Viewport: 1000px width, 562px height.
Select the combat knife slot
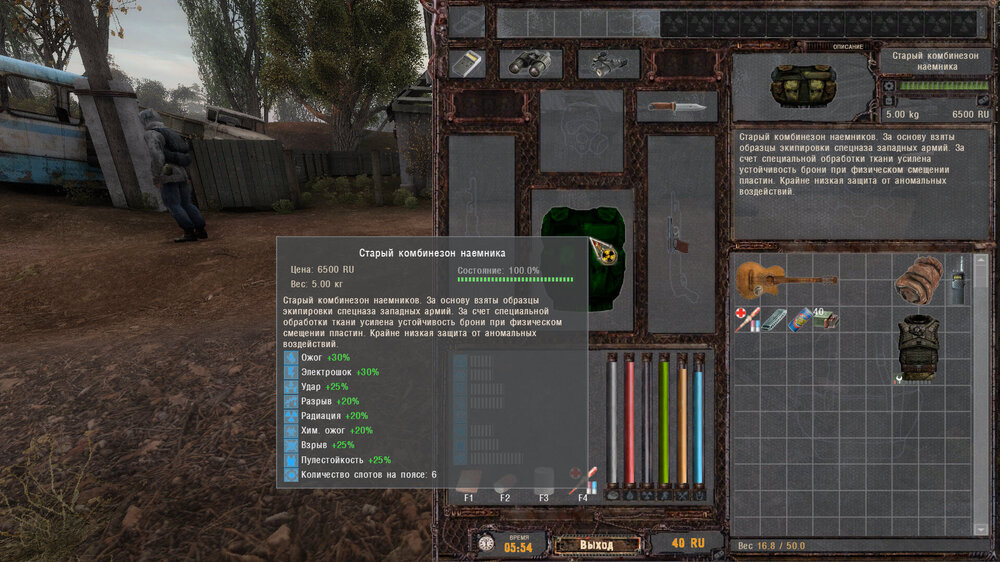point(676,107)
